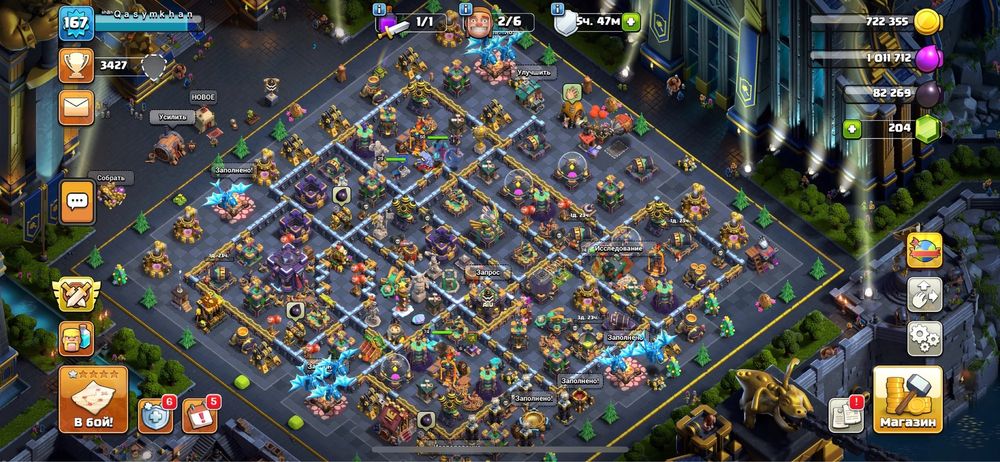Open the colorful airship button above layout editor
Screen dimensions: 1000x462
tap(924, 250)
